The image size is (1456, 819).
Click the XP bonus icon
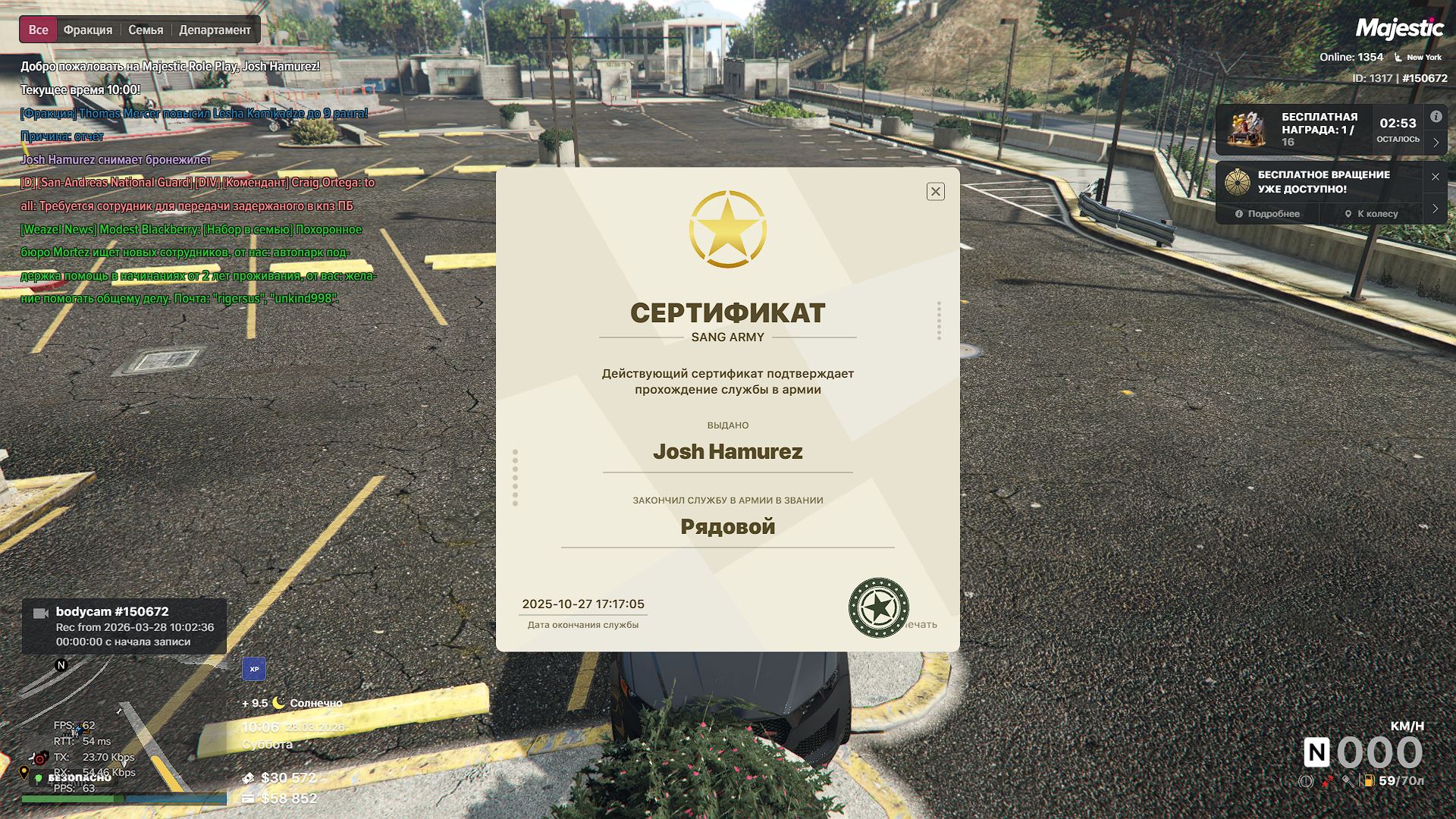click(x=254, y=669)
